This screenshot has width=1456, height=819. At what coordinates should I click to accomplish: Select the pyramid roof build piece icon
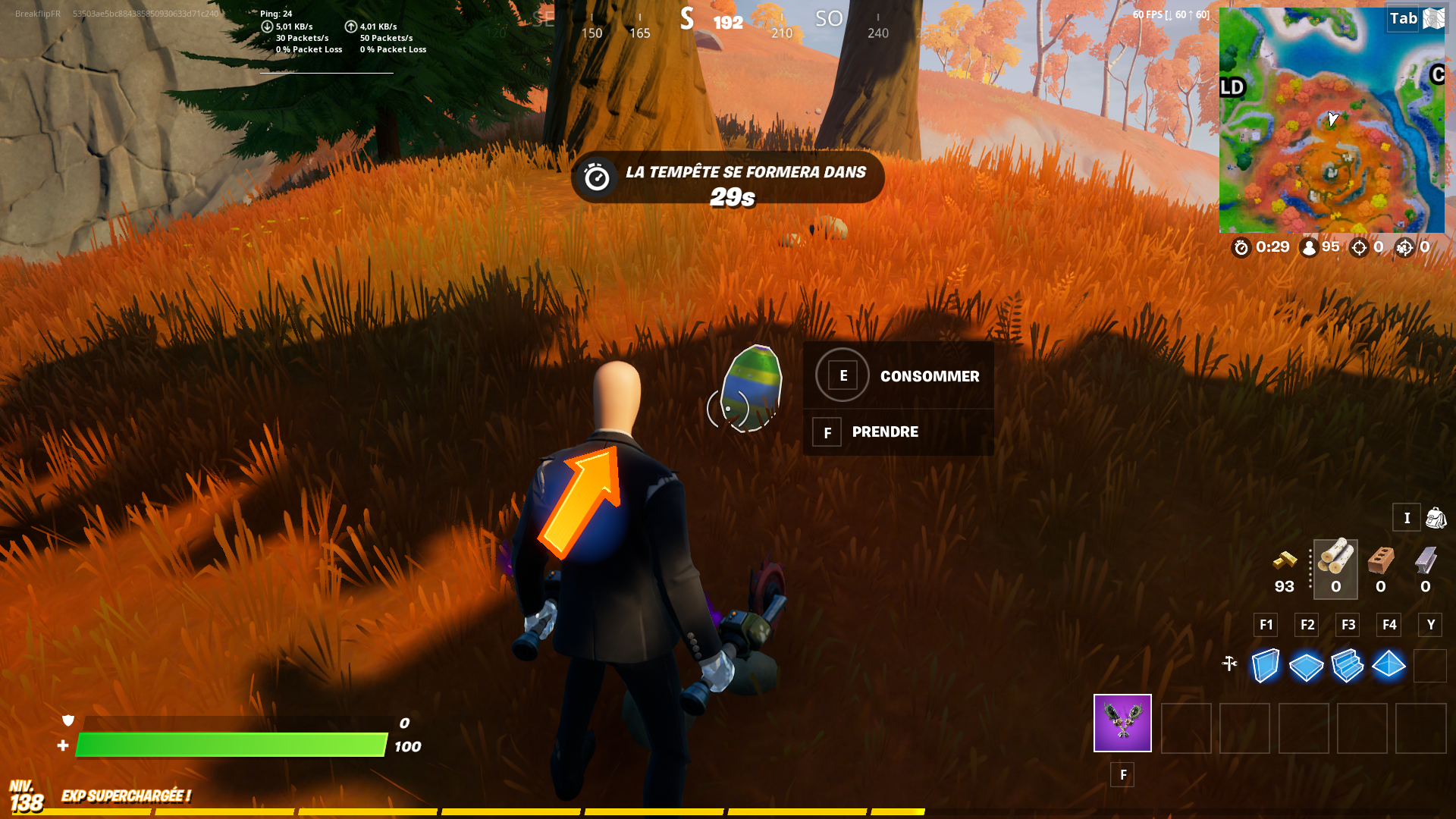pyautogui.click(x=1389, y=665)
